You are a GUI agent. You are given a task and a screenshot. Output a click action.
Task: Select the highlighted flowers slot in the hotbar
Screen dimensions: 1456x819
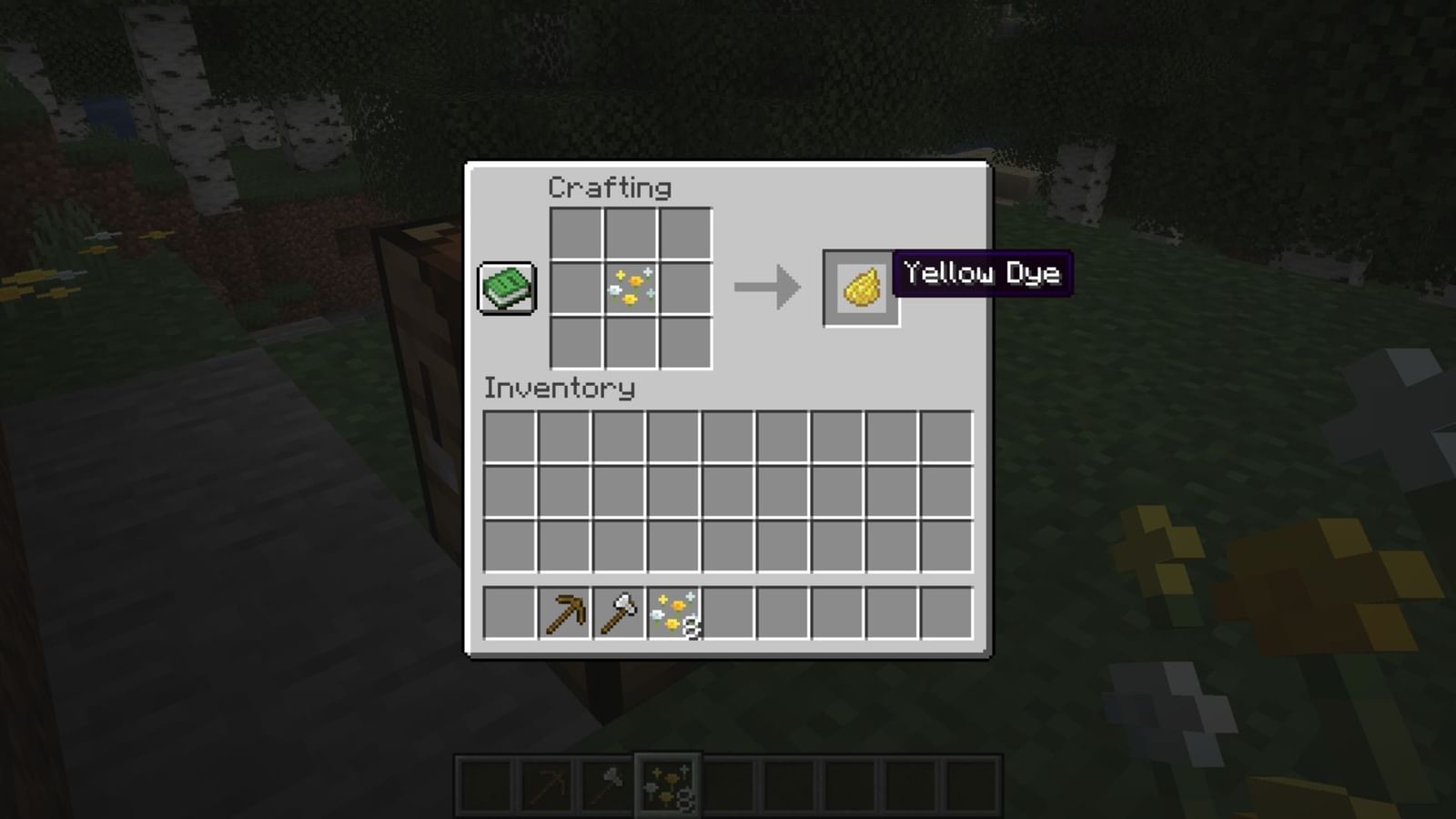point(667,784)
